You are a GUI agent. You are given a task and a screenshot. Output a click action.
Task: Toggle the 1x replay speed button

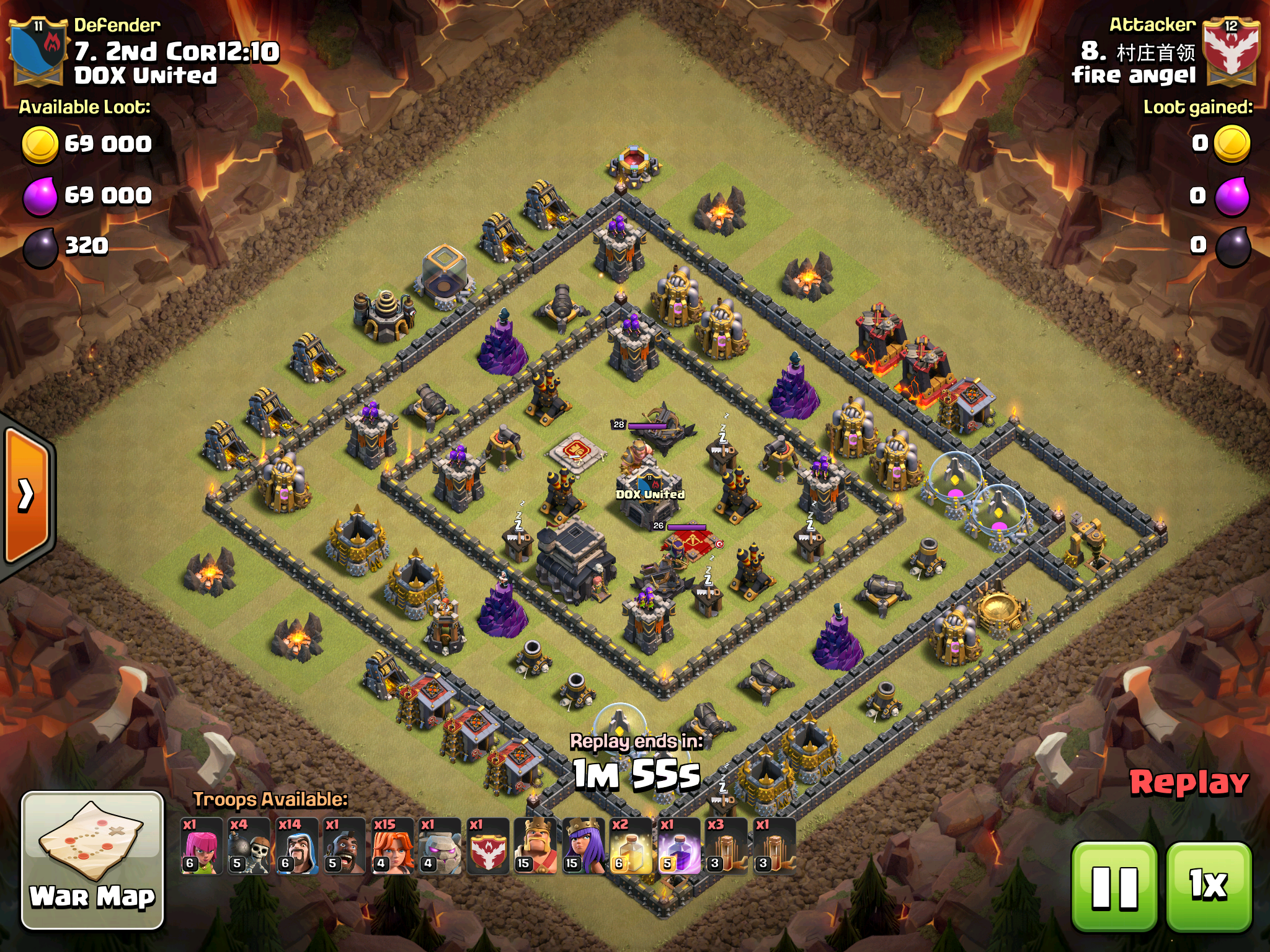[x=1209, y=887]
